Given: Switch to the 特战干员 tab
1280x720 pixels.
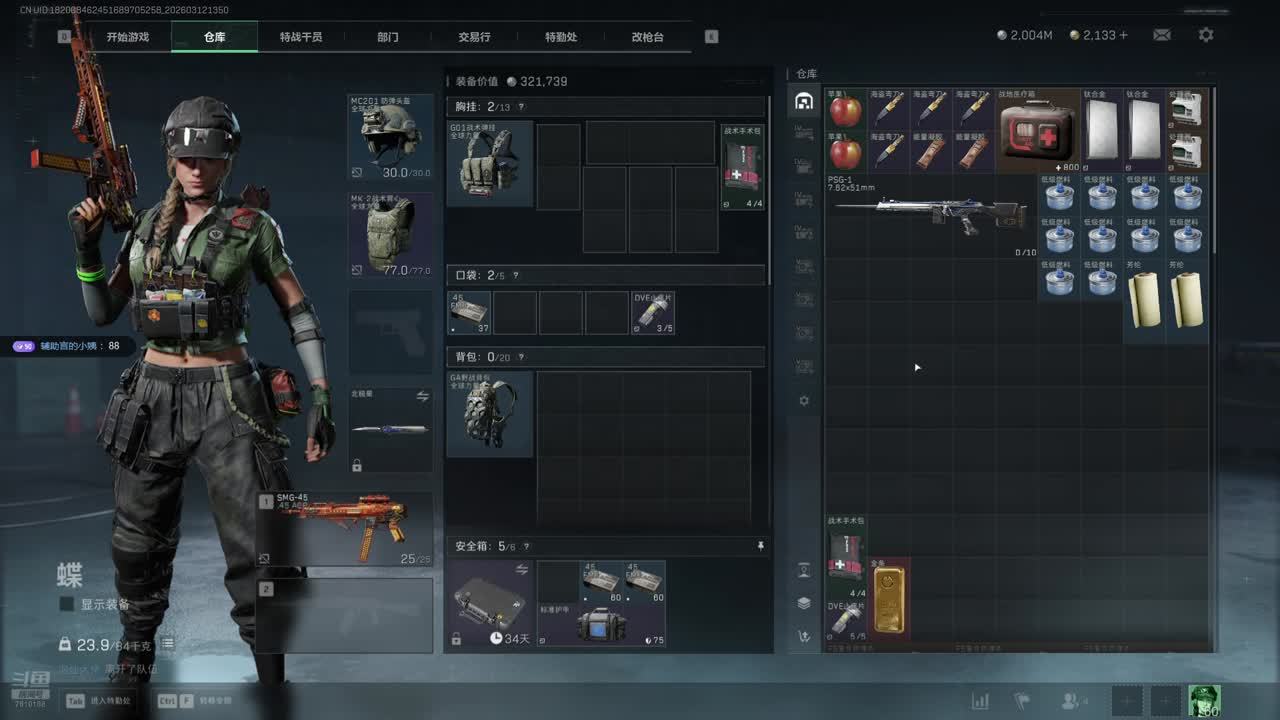Looking at the screenshot, I should pyautogui.click(x=300, y=37).
